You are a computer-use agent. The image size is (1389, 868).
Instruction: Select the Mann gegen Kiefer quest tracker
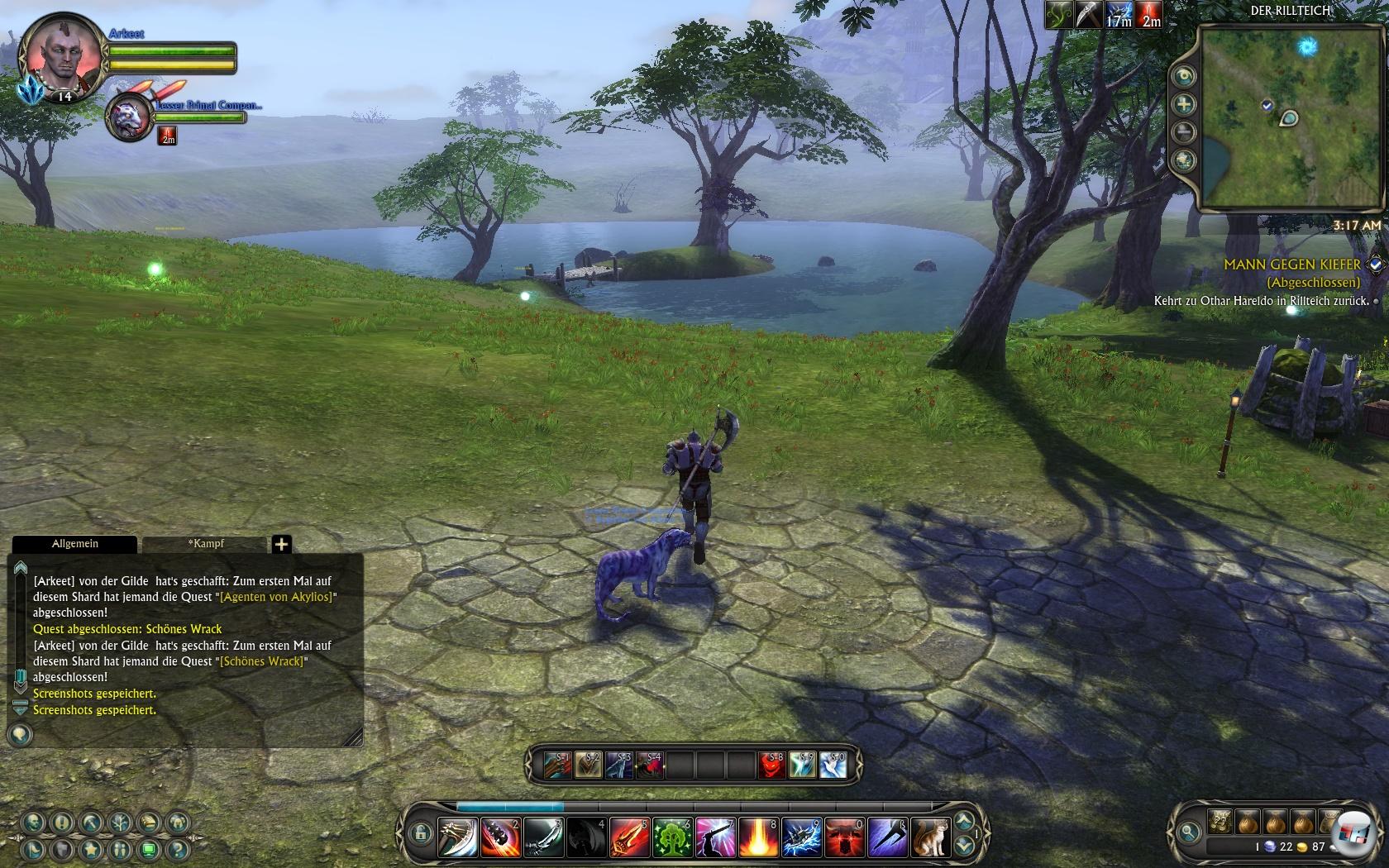pos(1291,265)
